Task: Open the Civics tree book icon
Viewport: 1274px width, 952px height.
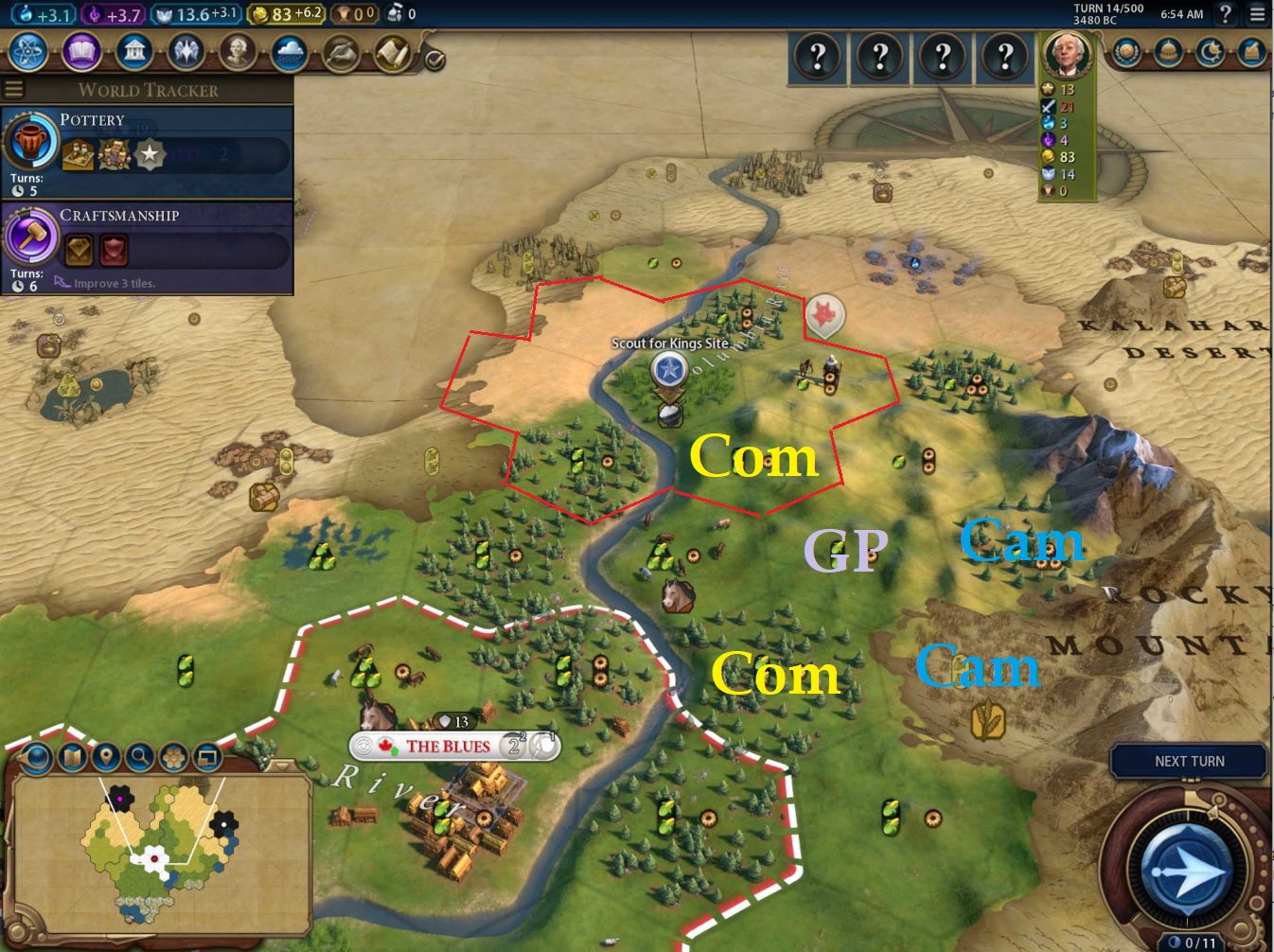Action: coord(81,52)
